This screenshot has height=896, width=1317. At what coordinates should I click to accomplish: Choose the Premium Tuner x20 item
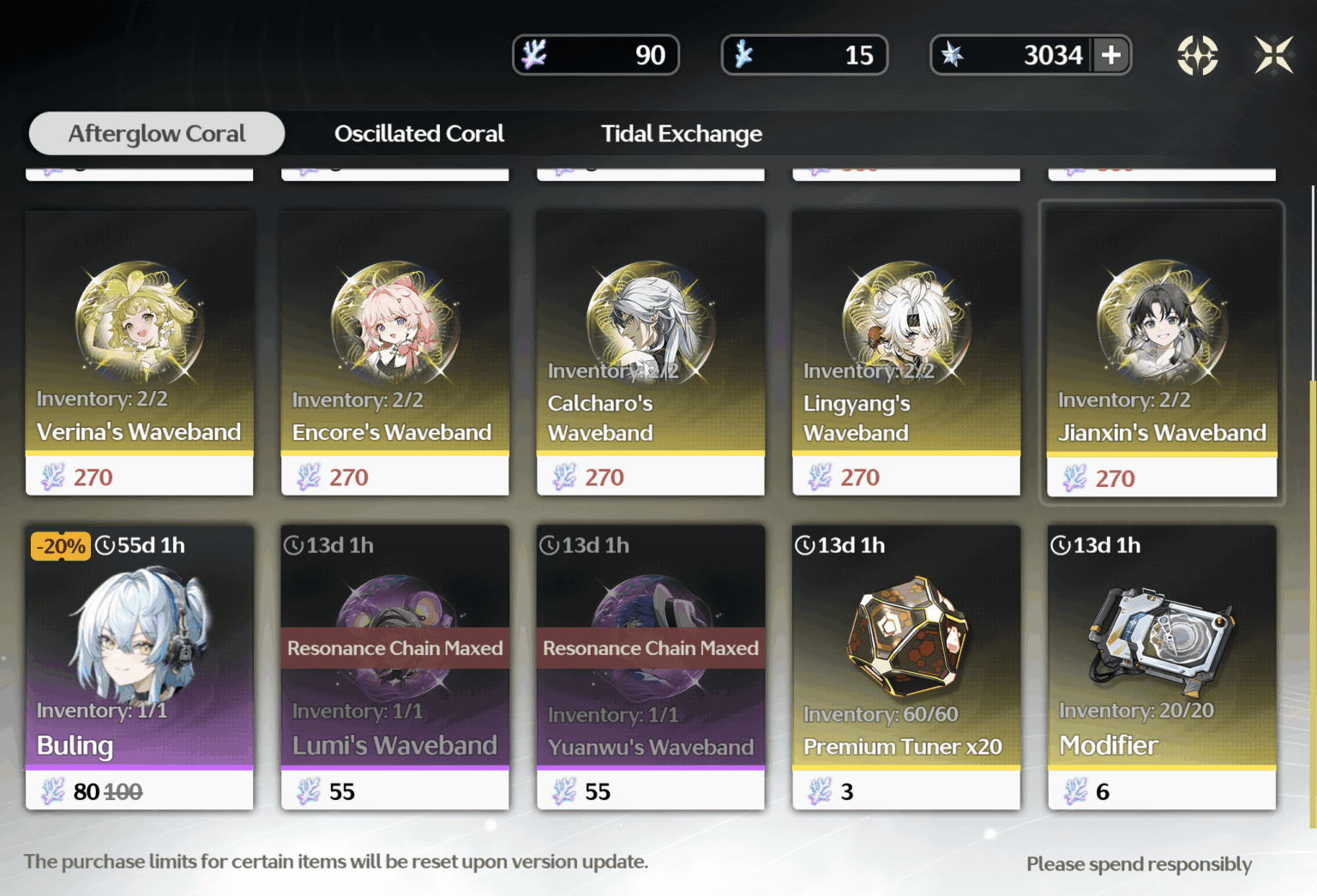[x=906, y=666]
